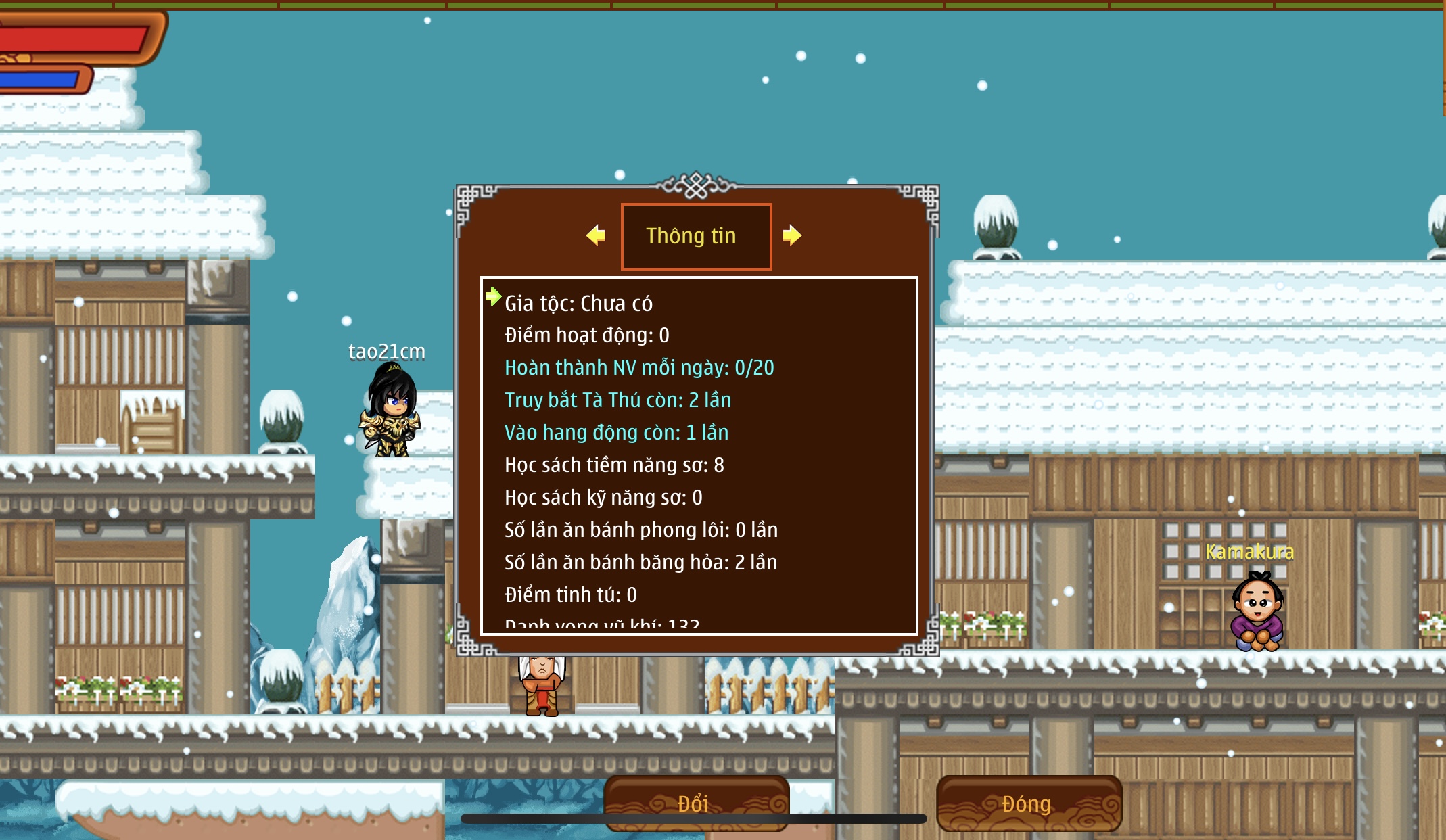
Task: Select Truy bắt Tà Thú còn entry
Action: click(x=617, y=400)
